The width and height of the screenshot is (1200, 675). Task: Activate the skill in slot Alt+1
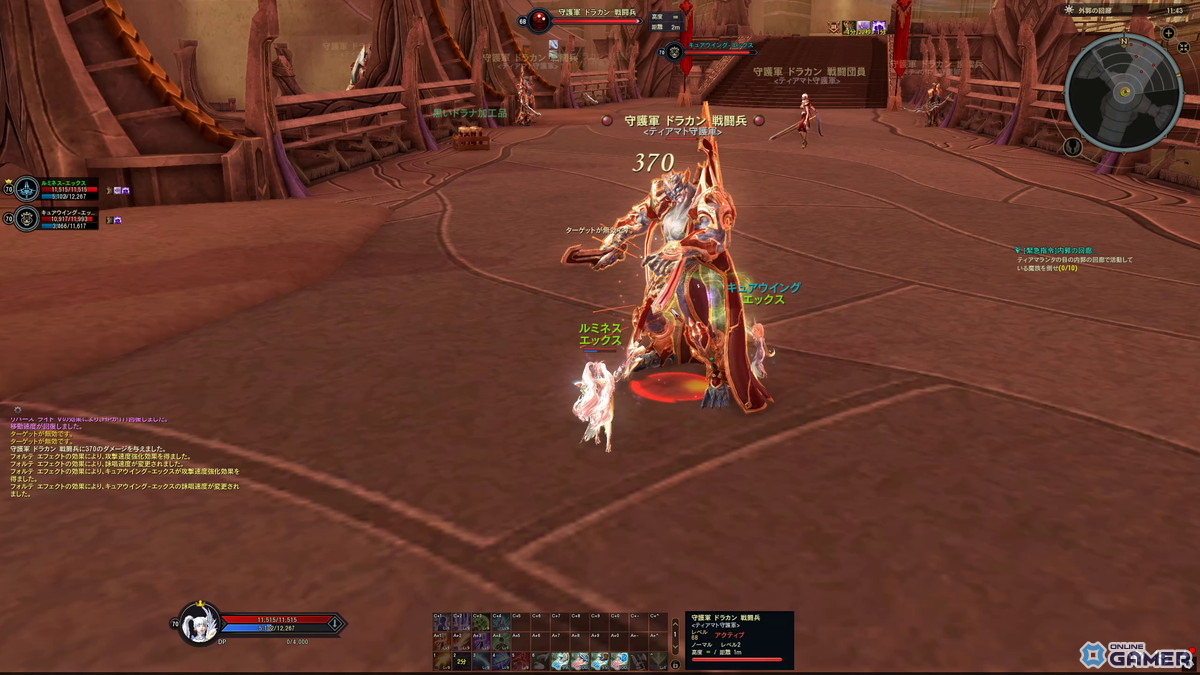tap(442, 641)
